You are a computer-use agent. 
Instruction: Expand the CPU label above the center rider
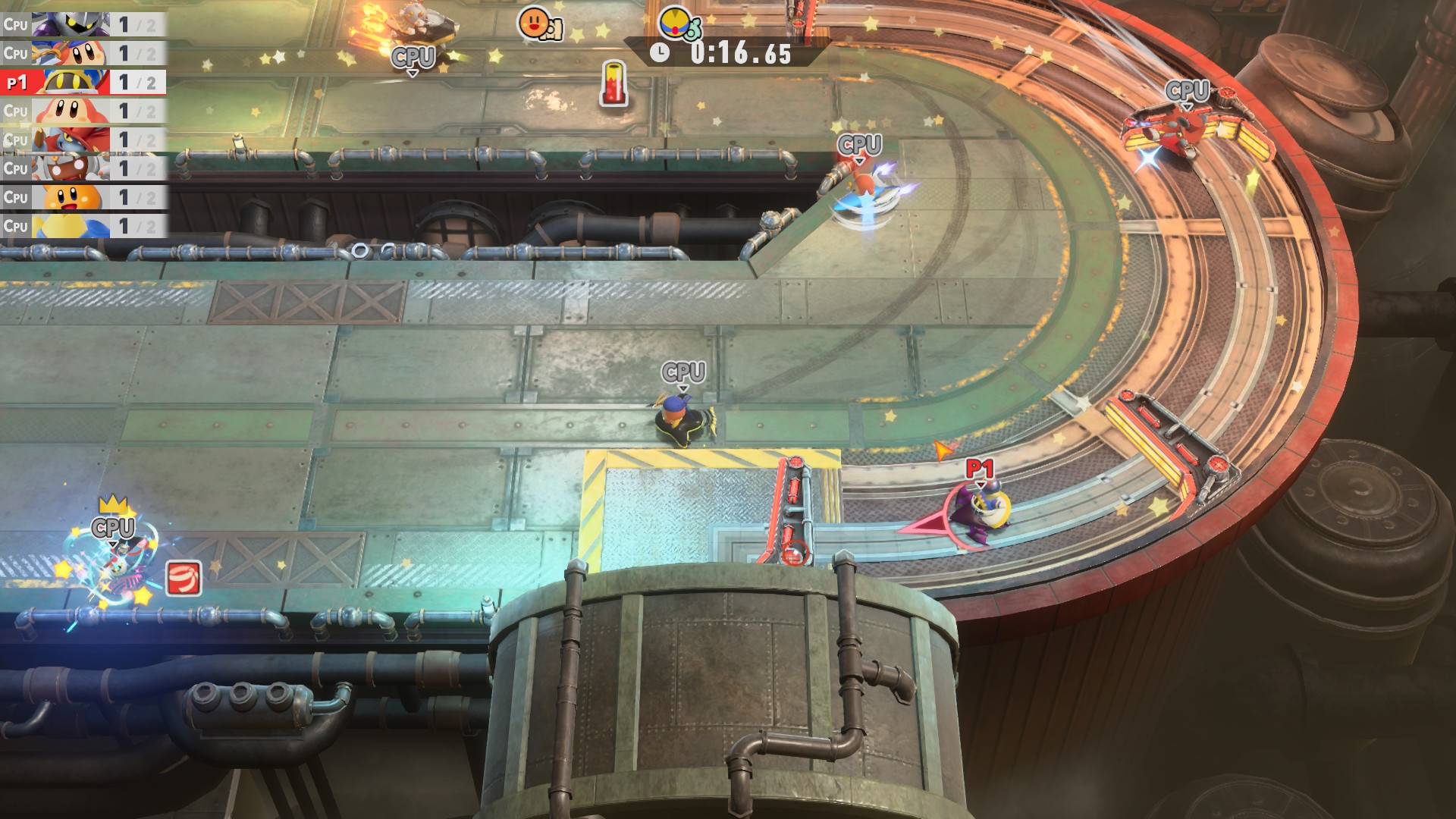click(683, 371)
